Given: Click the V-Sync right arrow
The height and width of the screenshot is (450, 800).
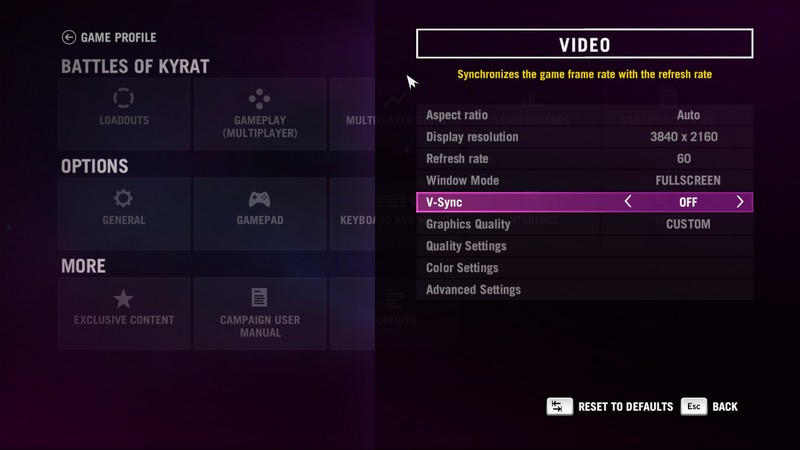Looking at the screenshot, I should point(740,202).
